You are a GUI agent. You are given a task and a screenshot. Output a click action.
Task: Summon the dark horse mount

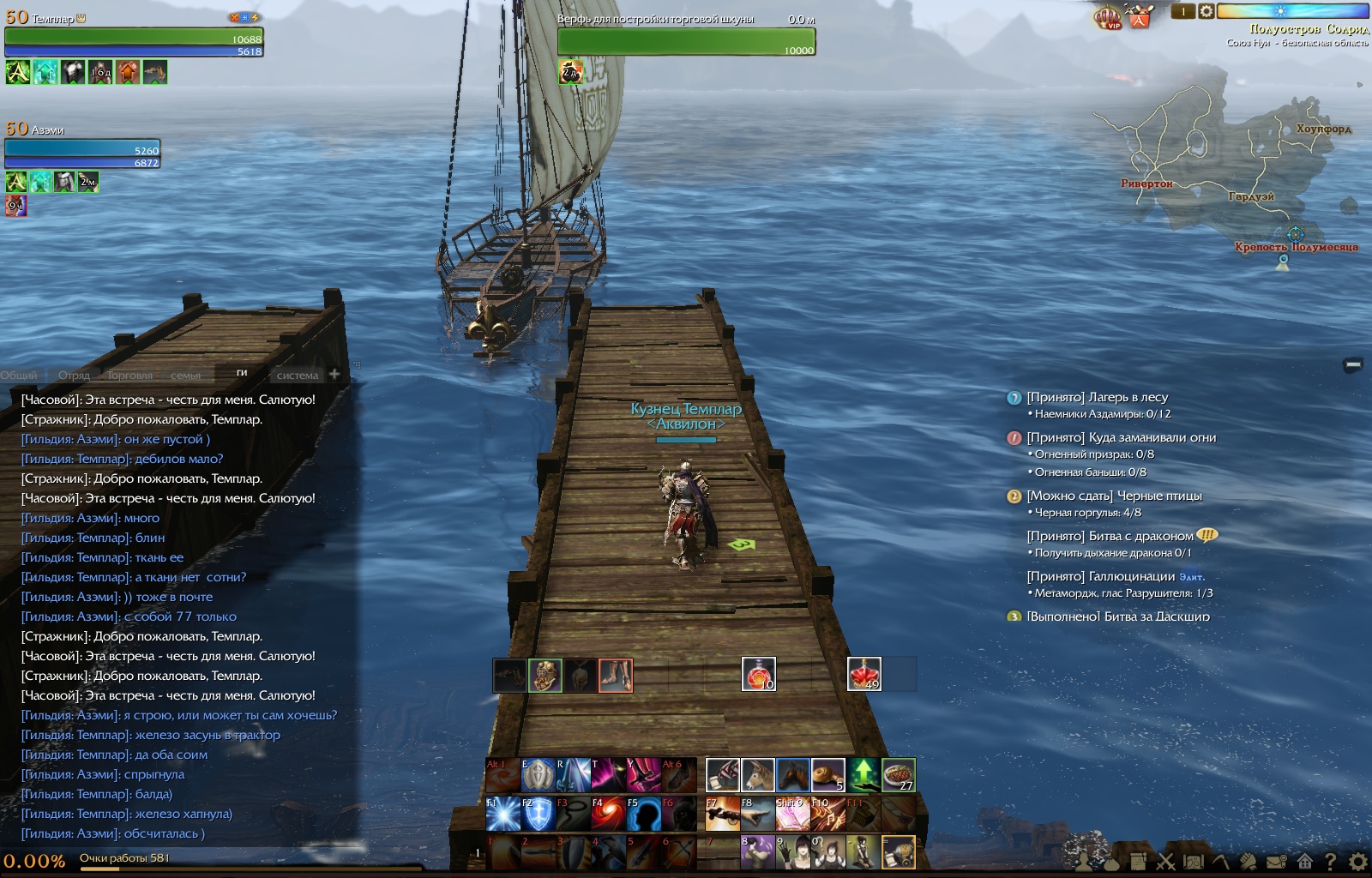point(793,775)
